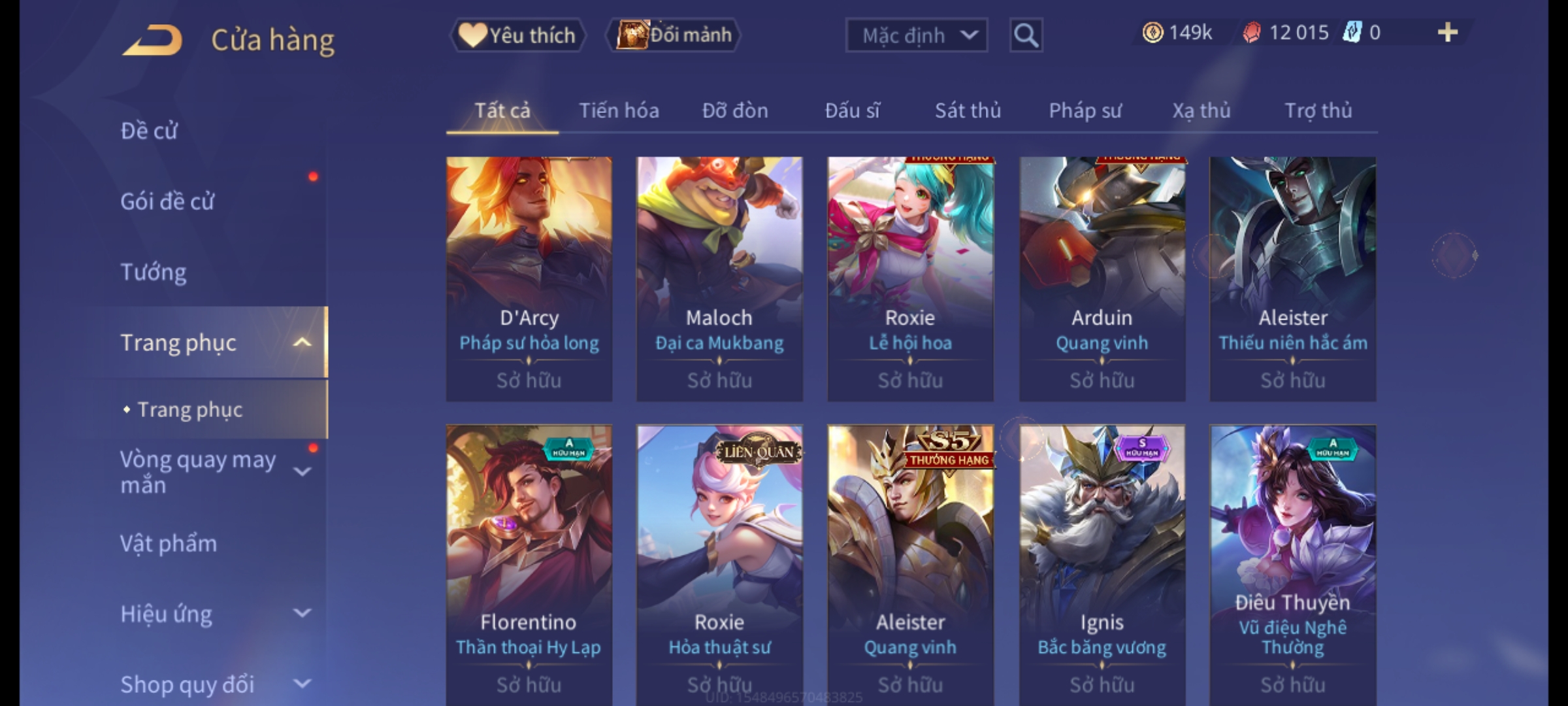Show the Sát thủ skins tab
The width and height of the screenshot is (1568, 706).
968,110
